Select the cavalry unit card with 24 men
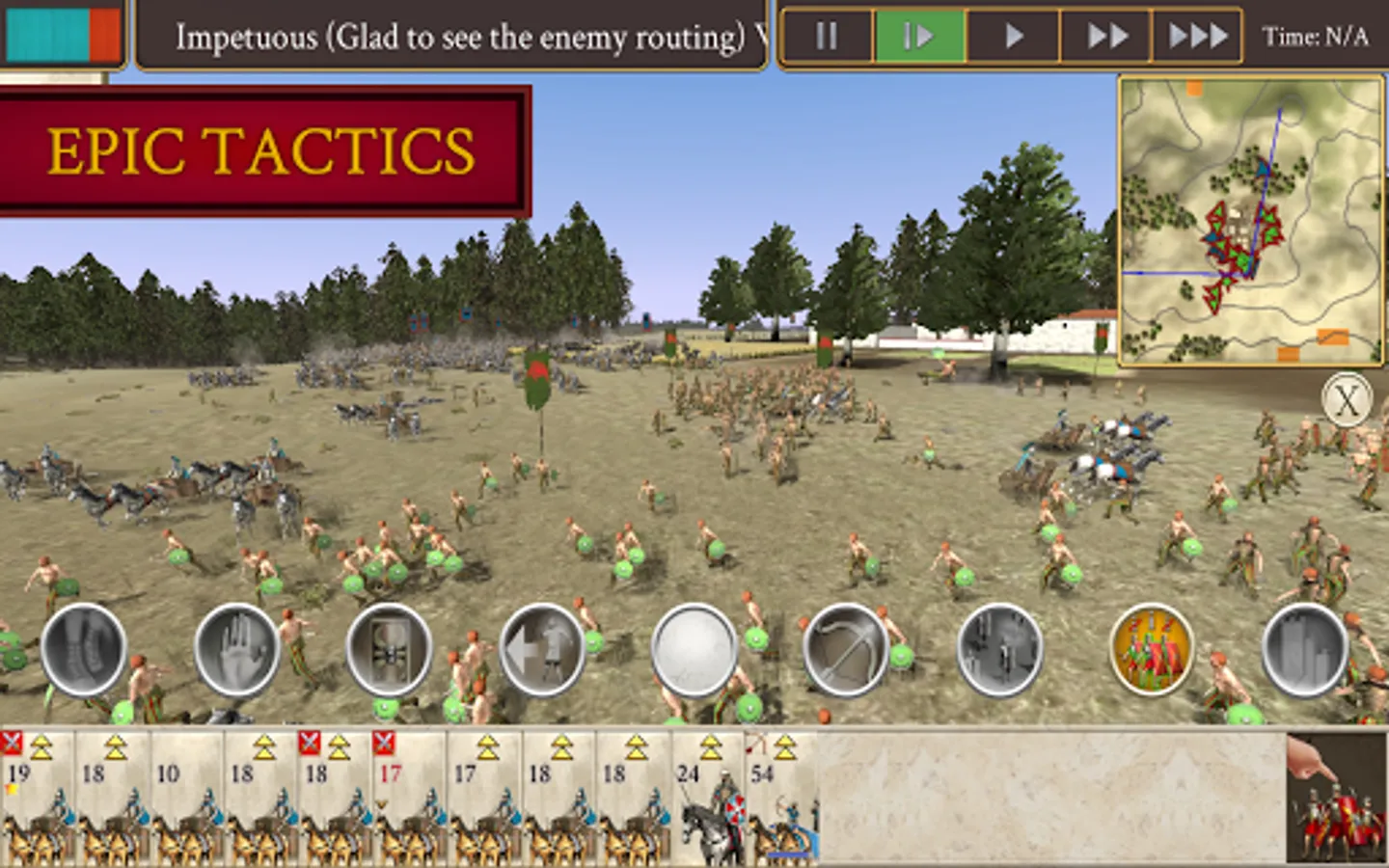The height and width of the screenshot is (868, 1389). [707, 799]
